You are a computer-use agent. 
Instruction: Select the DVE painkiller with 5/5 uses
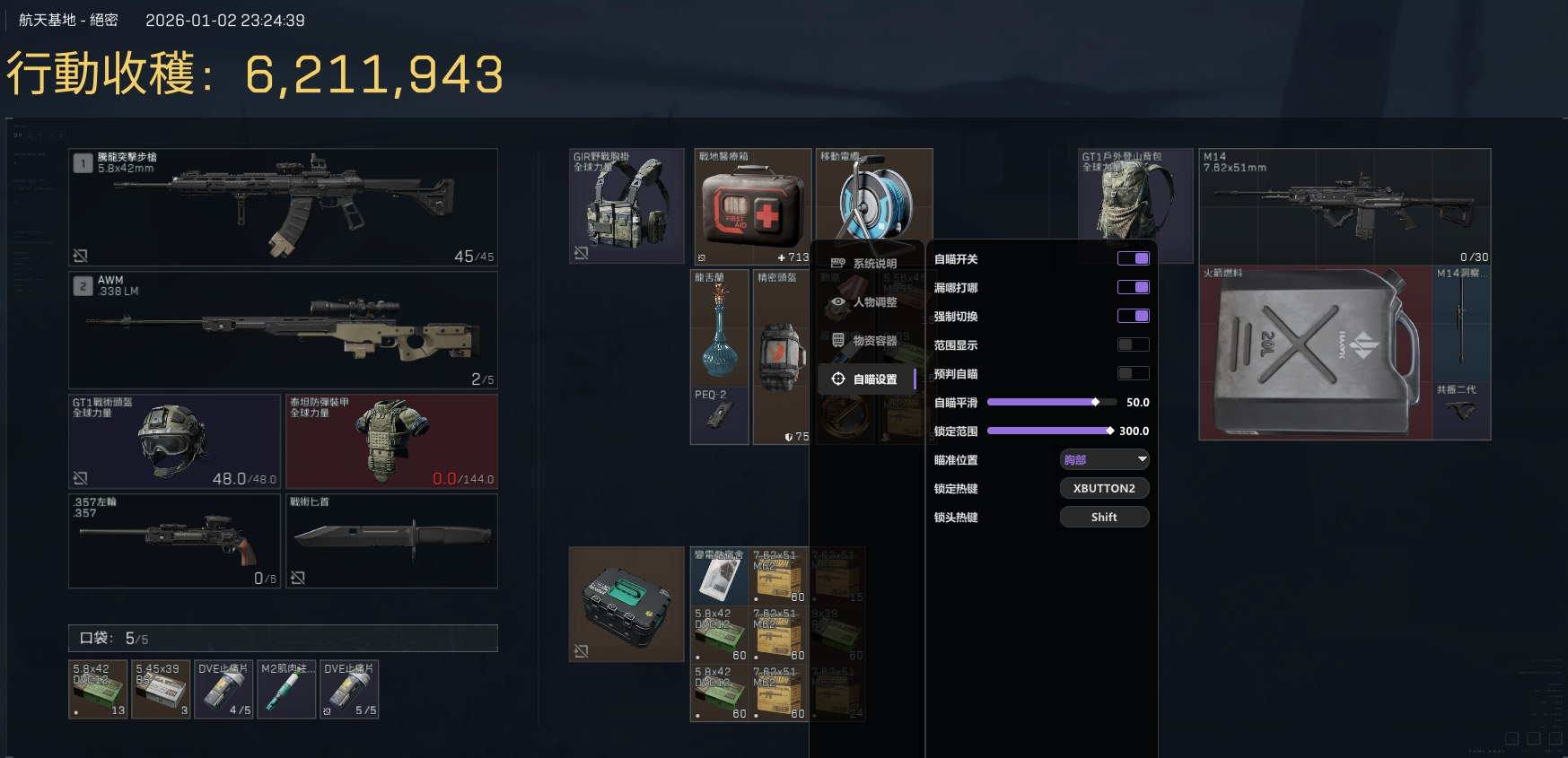point(349,690)
